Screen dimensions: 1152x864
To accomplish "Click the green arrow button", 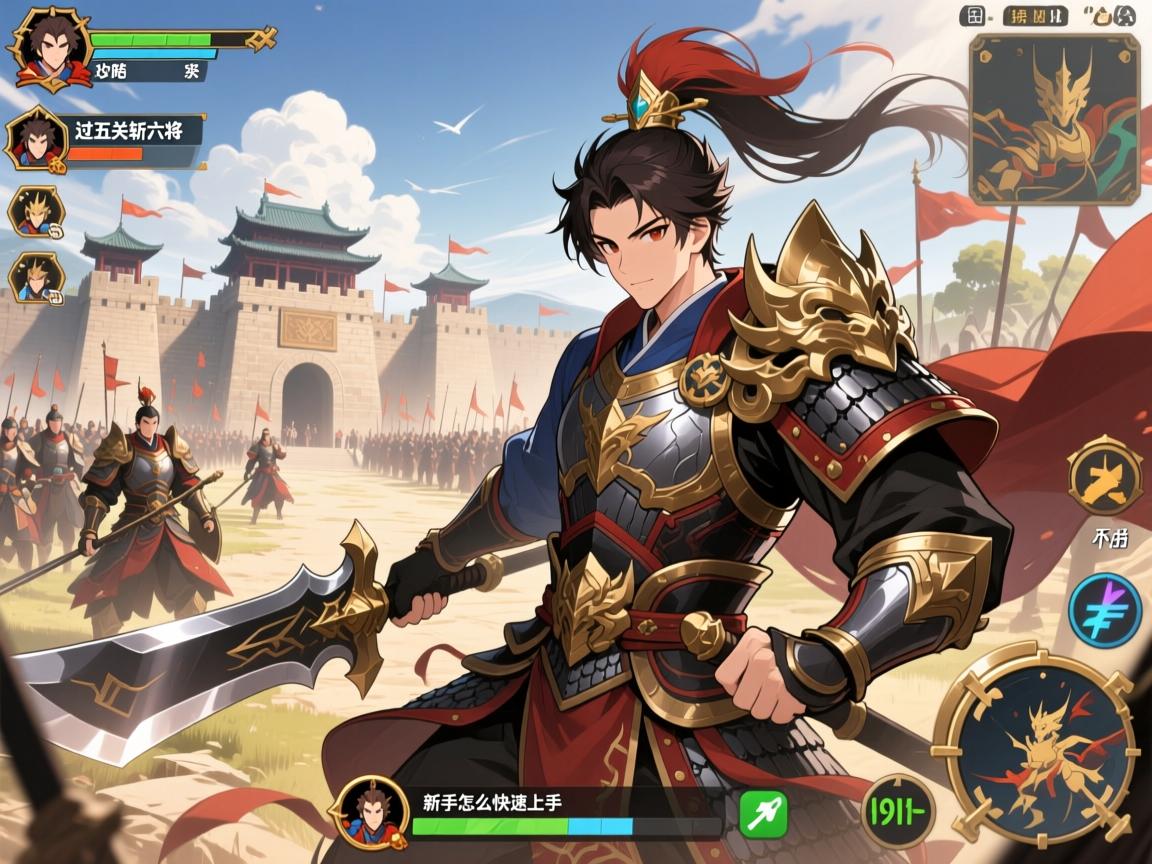I will 763,814.
